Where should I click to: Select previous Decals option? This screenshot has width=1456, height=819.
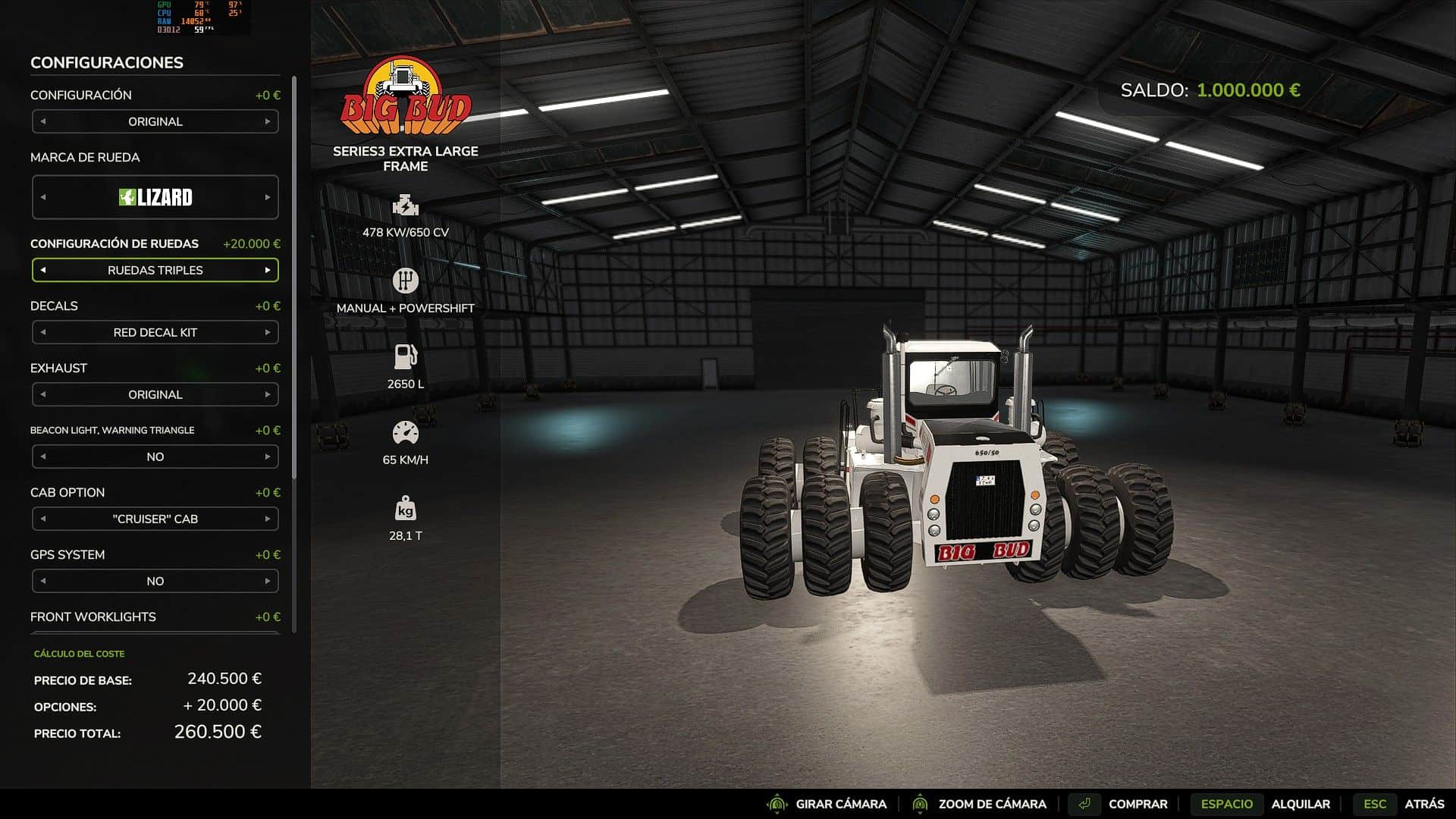(43, 332)
